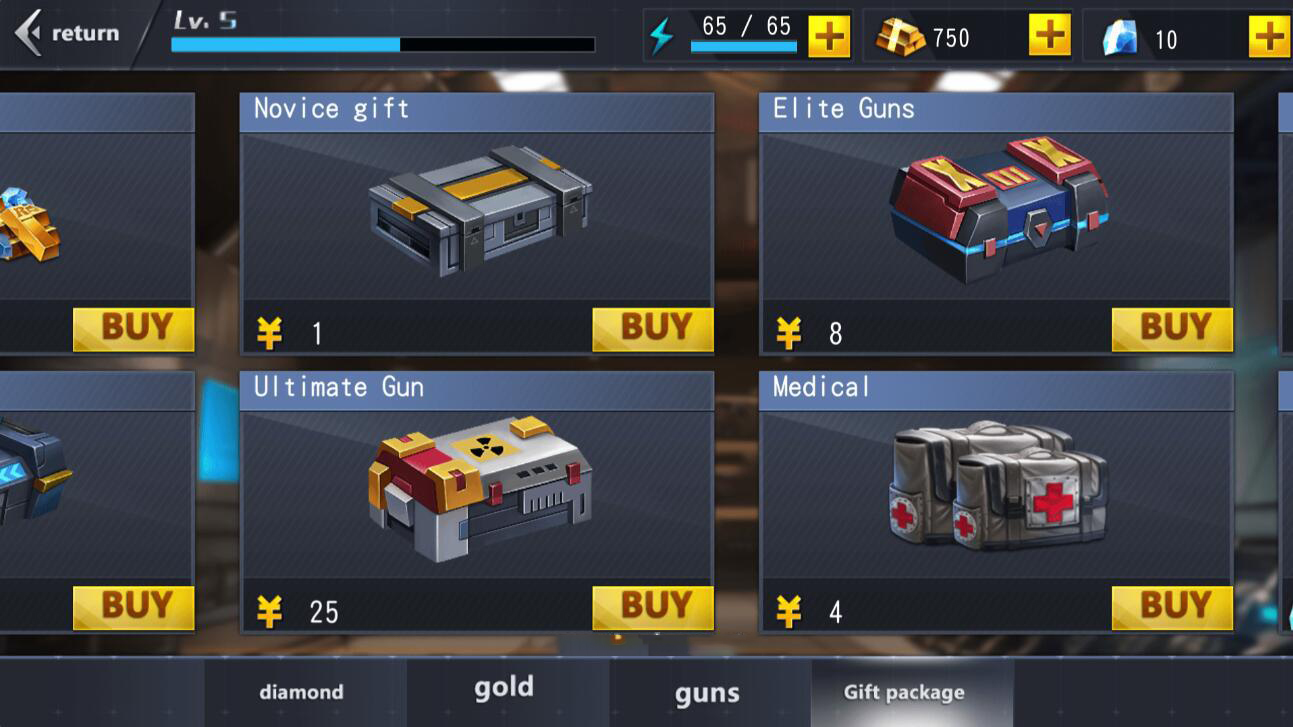The height and width of the screenshot is (727, 1293).
Task: Add energy with the plus button
Action: [829, 37]
